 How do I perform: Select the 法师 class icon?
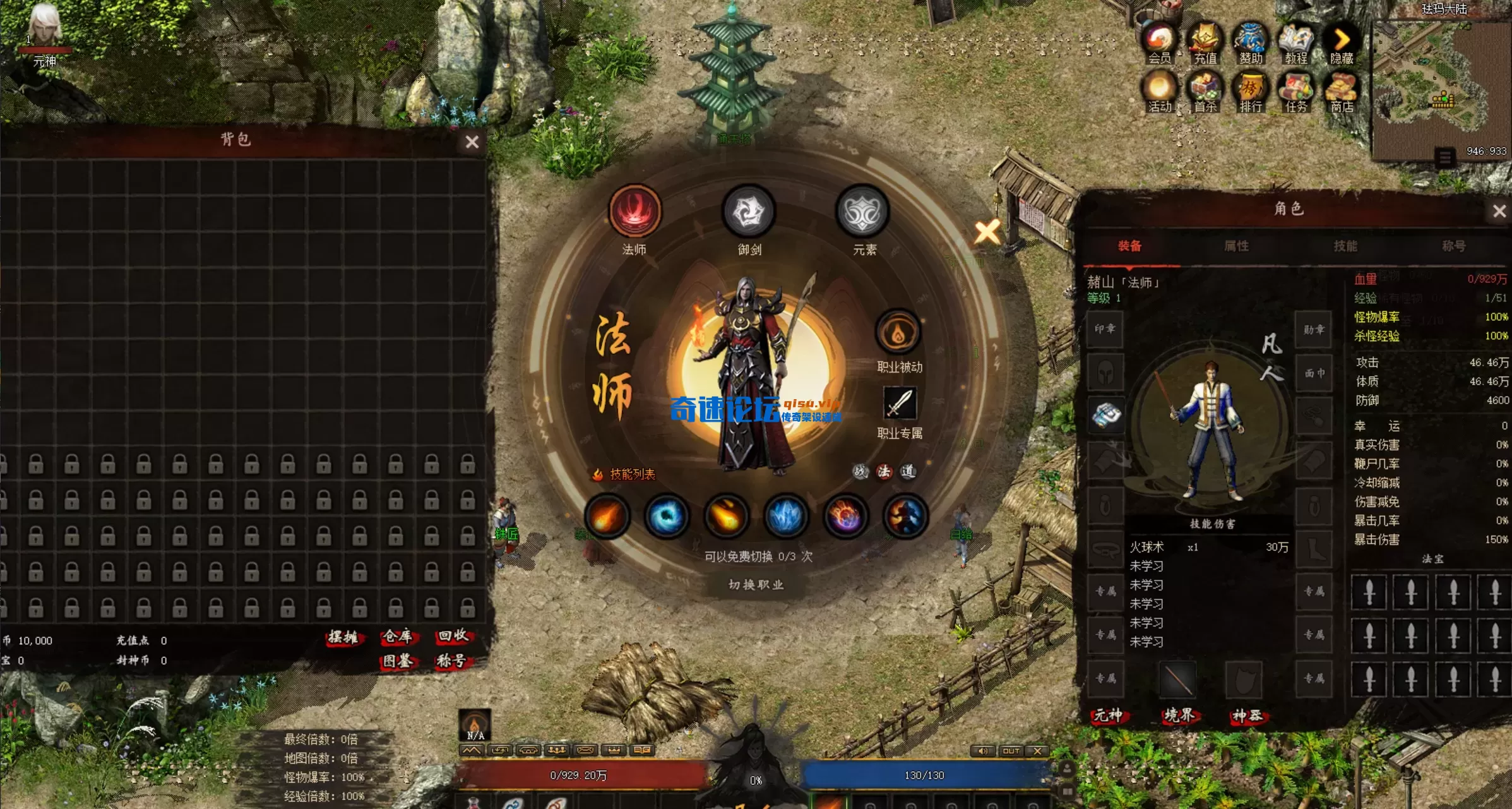[634, 212]
